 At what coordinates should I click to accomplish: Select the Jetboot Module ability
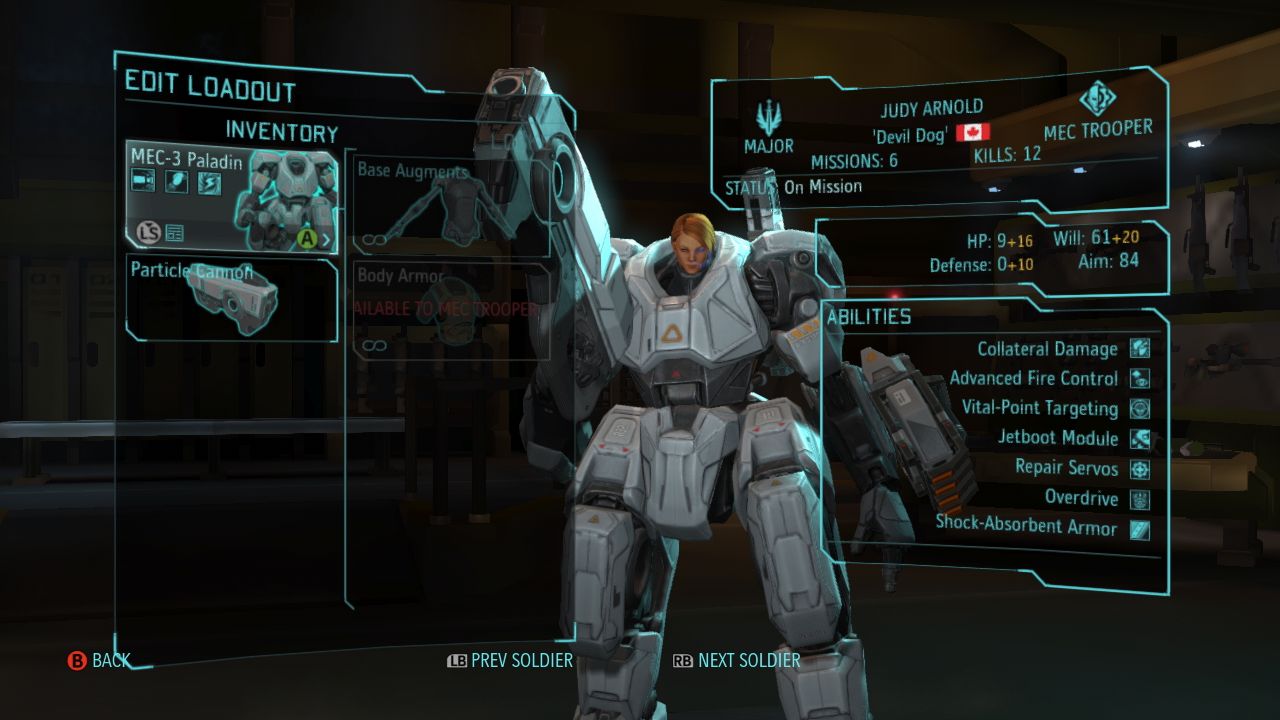pos(1058,438)
